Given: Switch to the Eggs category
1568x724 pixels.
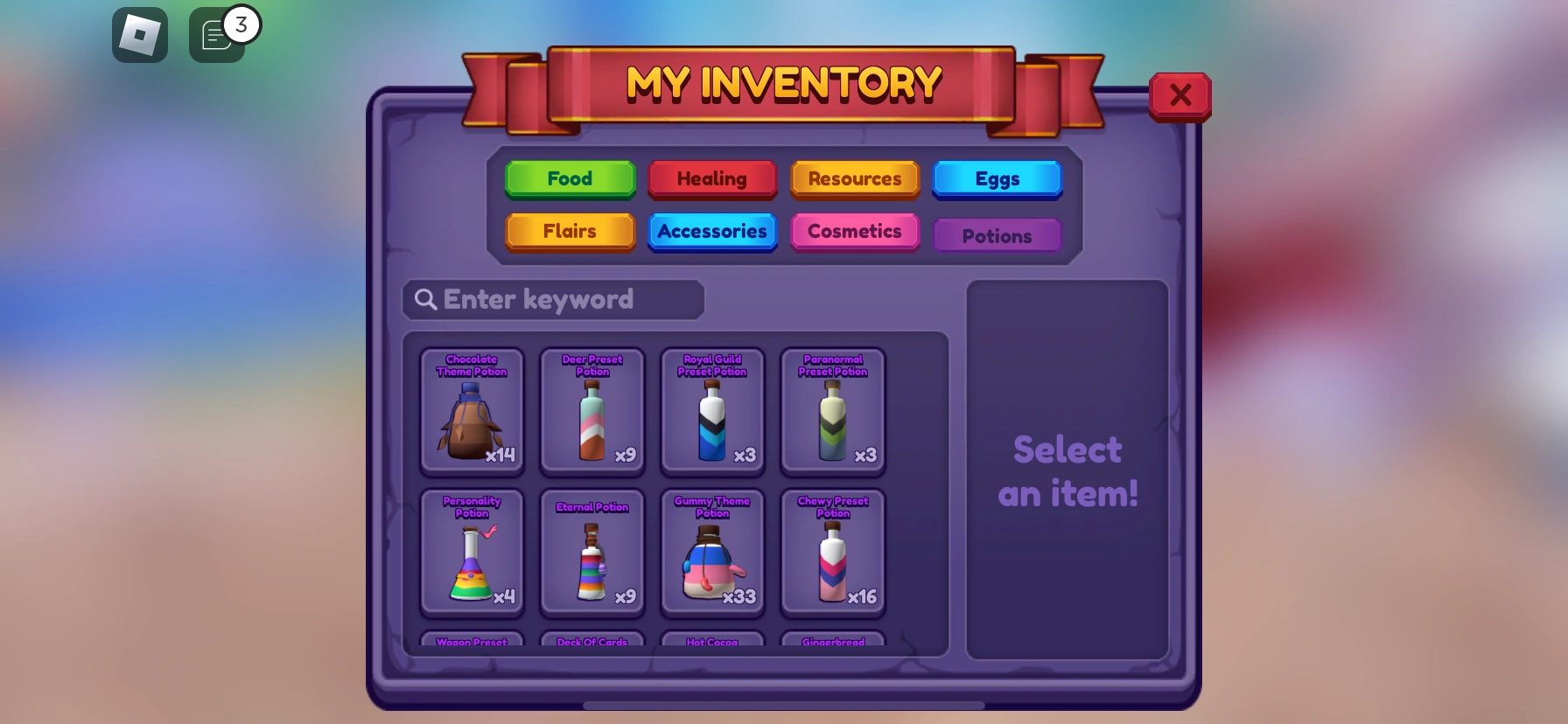Looking at the screenshot, I should click(x=997, y=179).
